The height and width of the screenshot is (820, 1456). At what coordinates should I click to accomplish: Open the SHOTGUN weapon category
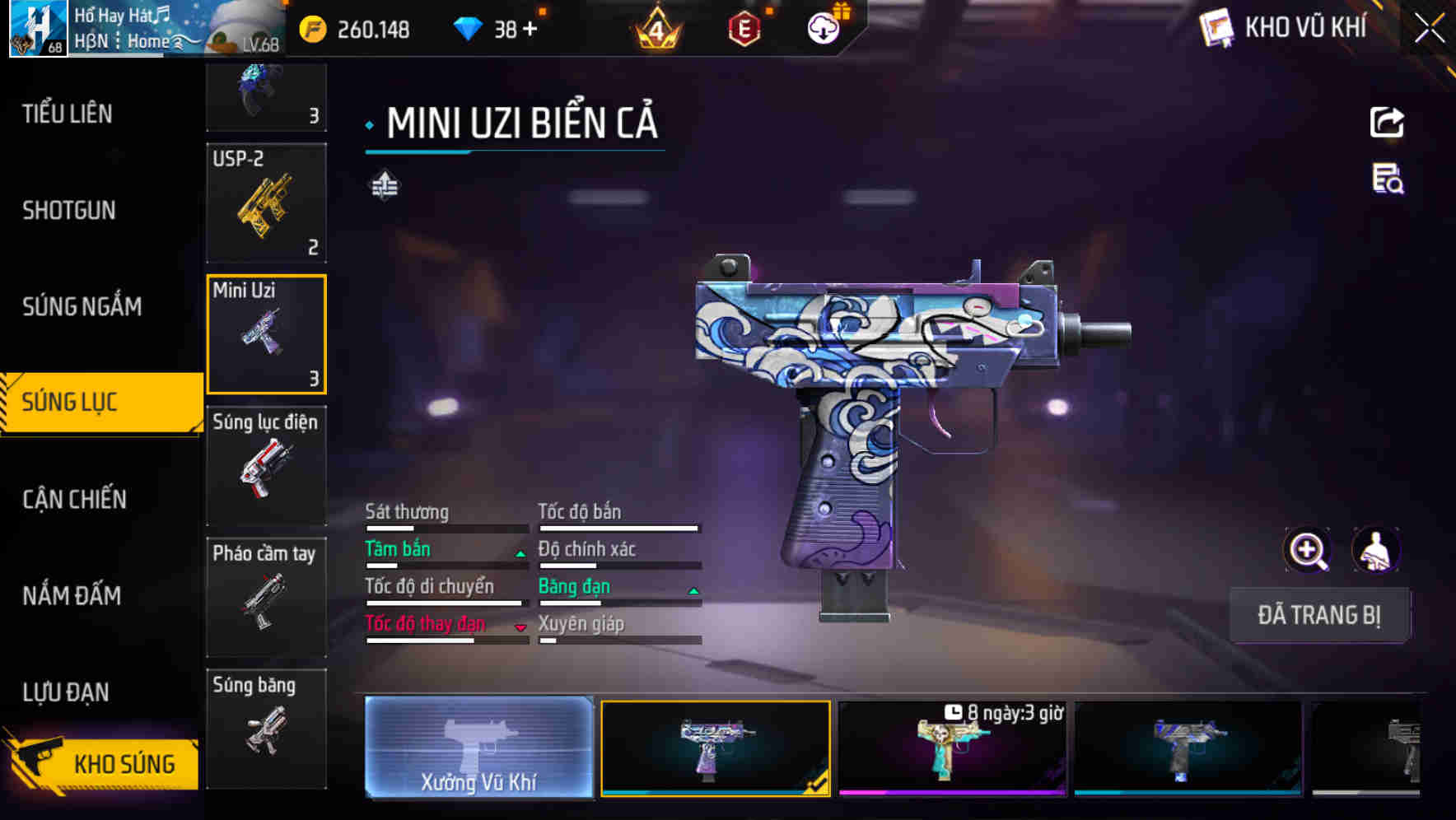pyautogui.click(x=69, y=210)
